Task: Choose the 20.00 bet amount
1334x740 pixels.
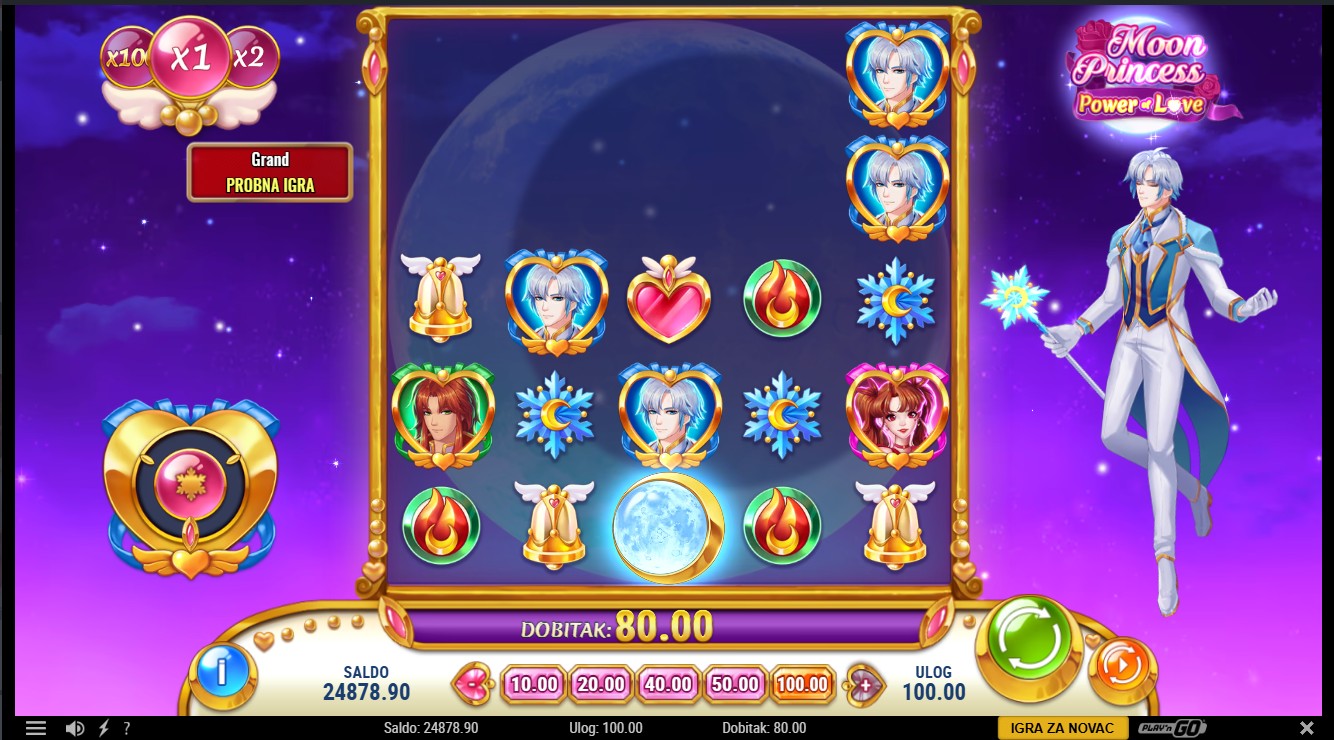Action: [601, 685]
